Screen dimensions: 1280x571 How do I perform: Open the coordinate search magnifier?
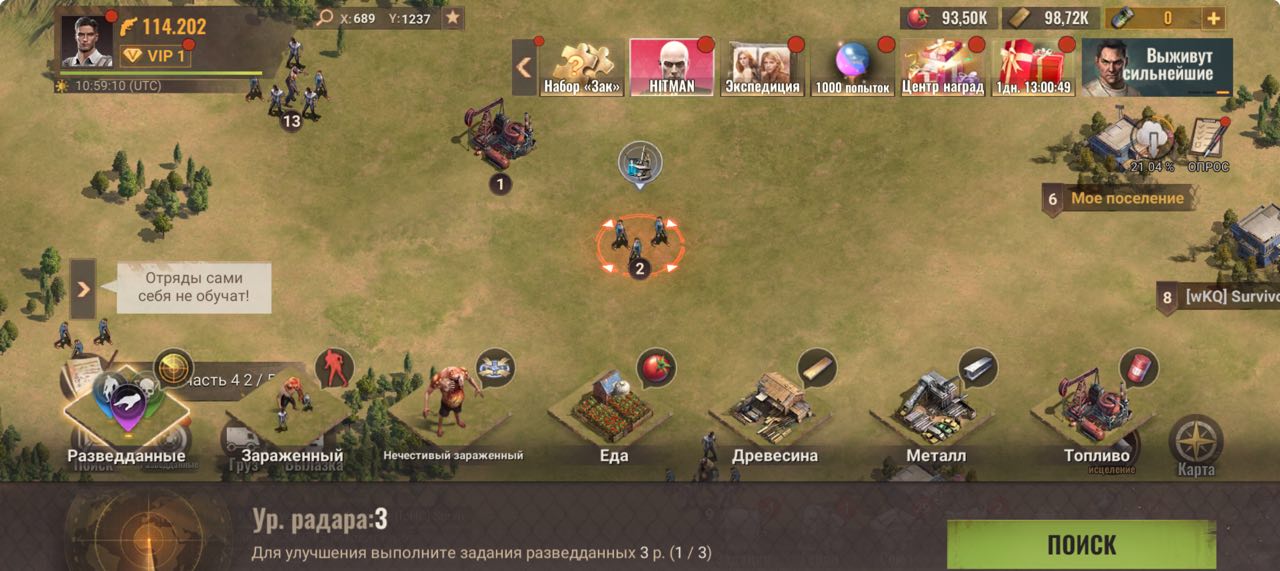[324, 18]
